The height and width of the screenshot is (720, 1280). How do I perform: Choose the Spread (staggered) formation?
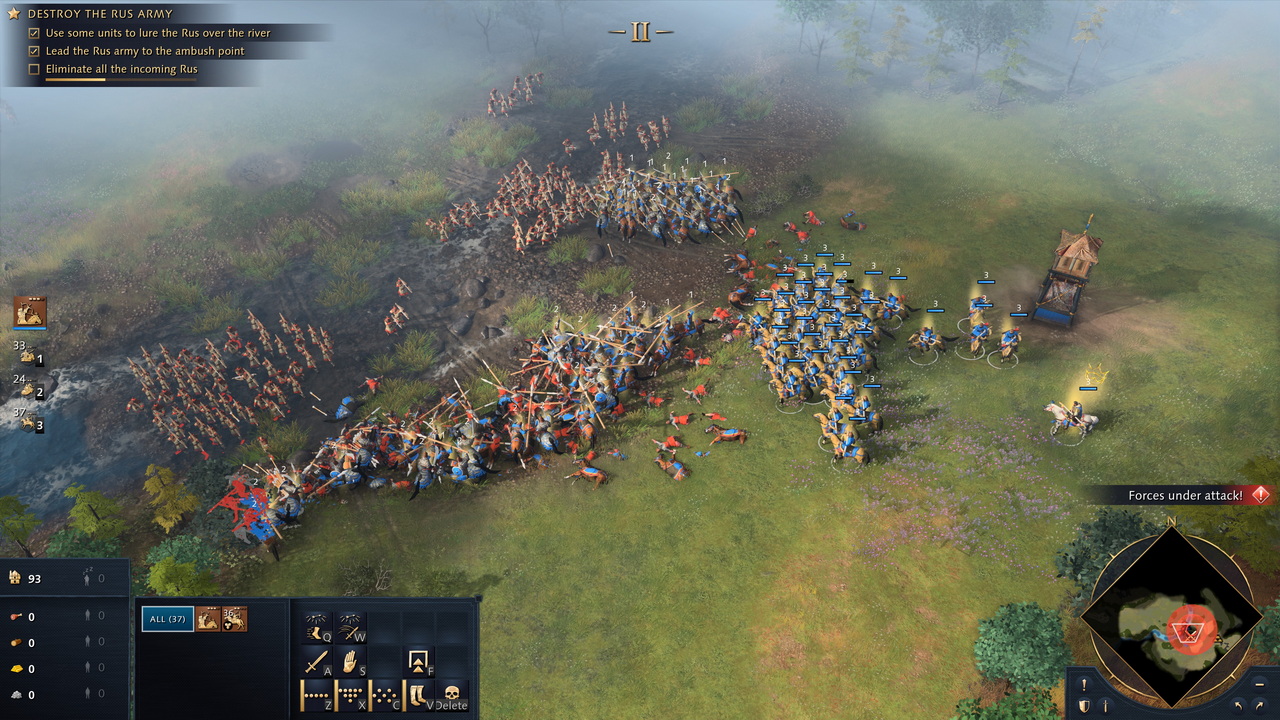384,694
